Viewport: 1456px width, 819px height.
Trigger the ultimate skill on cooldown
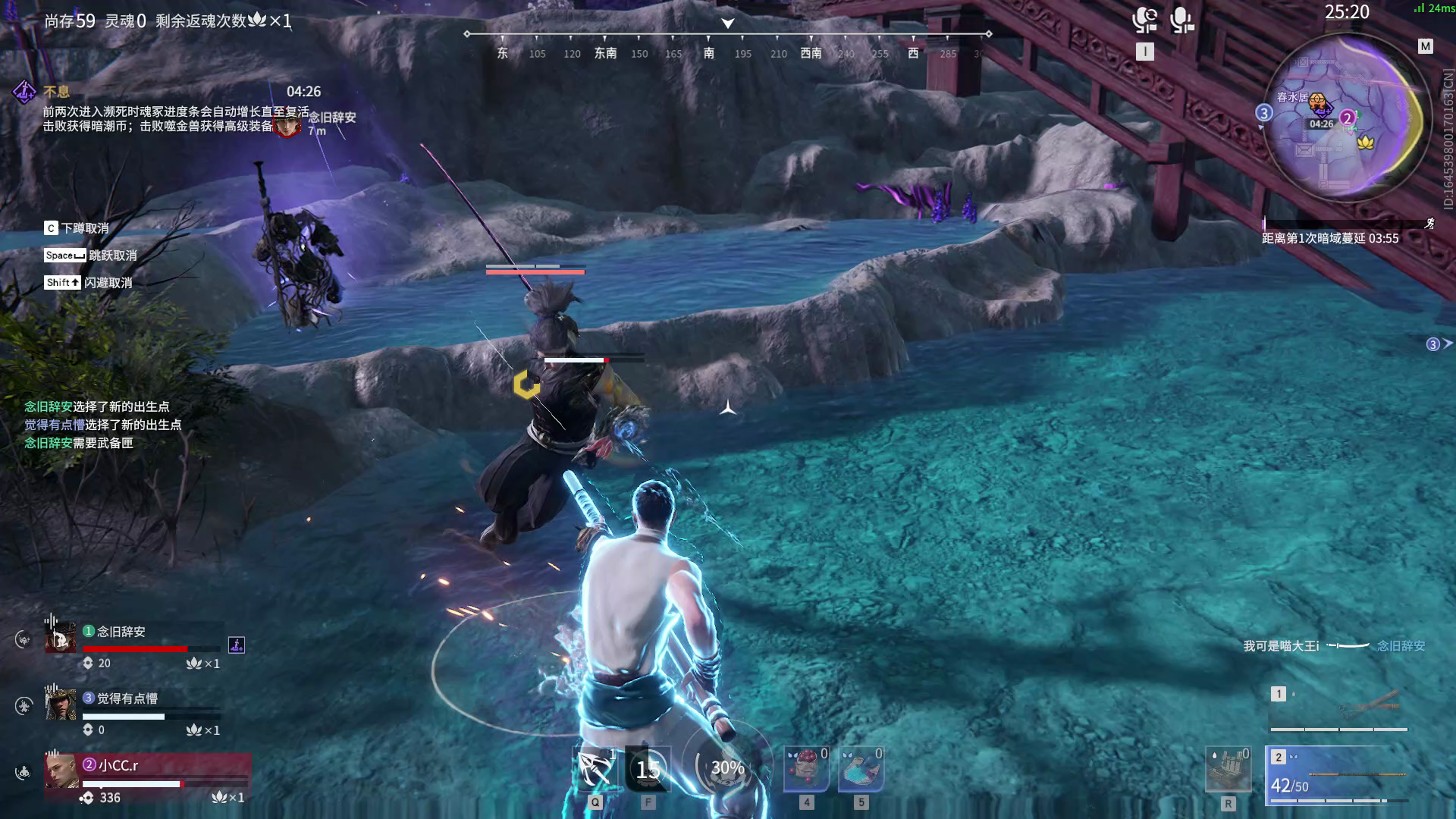point(648,769)
